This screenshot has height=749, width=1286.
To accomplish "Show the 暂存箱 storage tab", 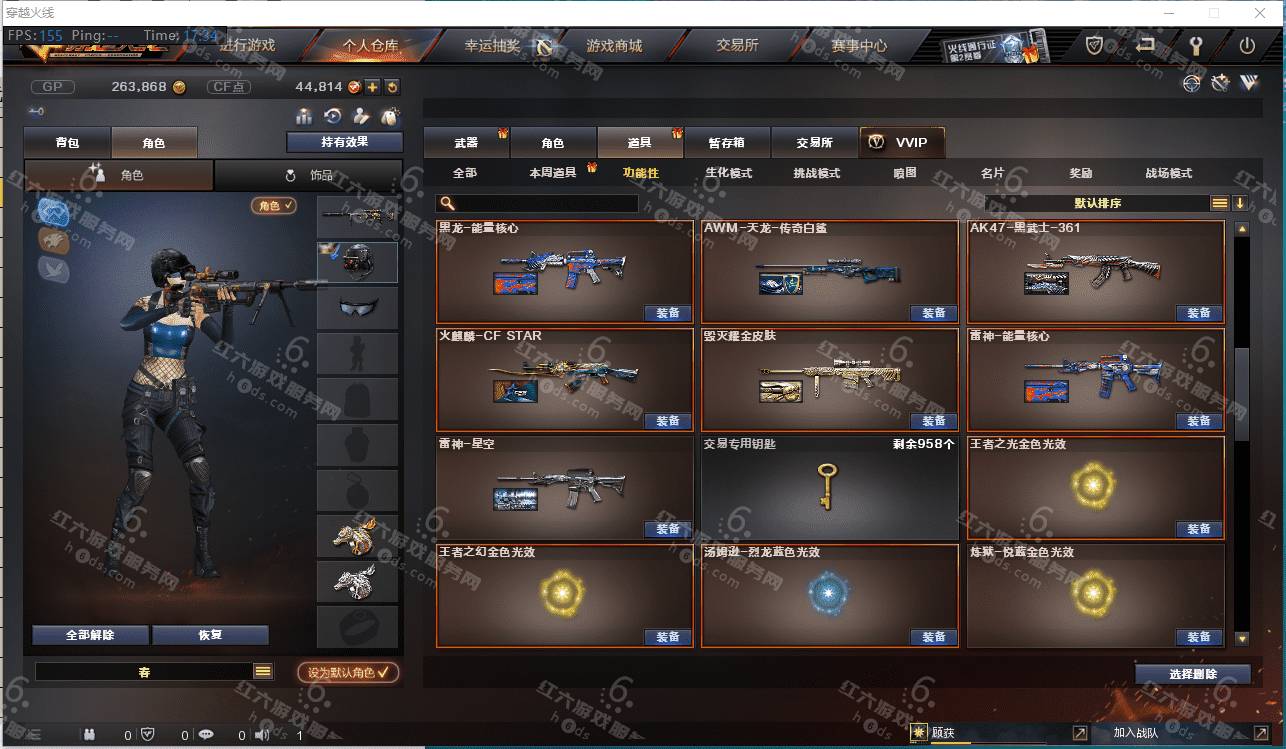I will [x=727, y=143].
